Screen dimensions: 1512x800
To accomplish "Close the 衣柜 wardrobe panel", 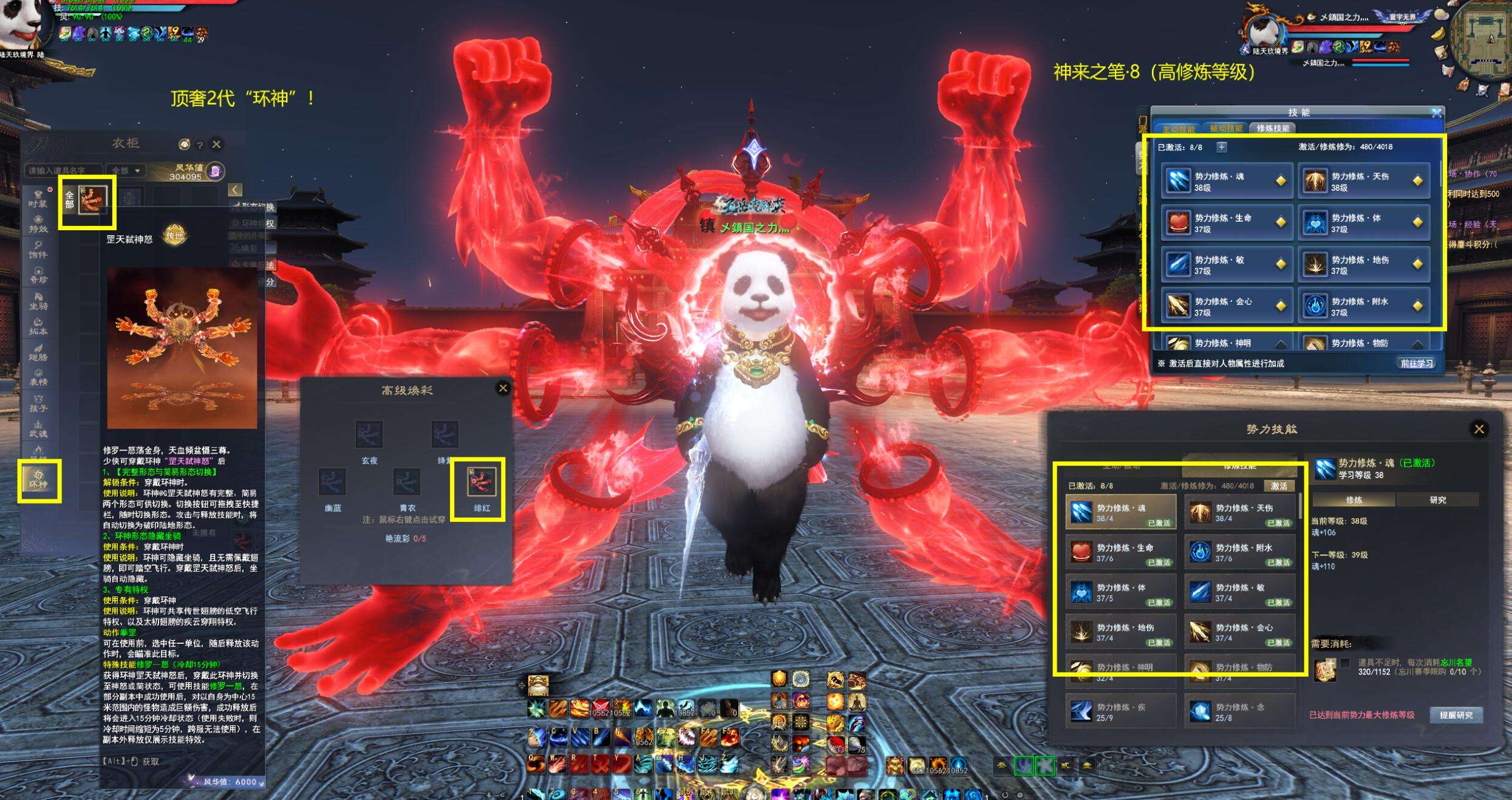I will click(216, 145).
